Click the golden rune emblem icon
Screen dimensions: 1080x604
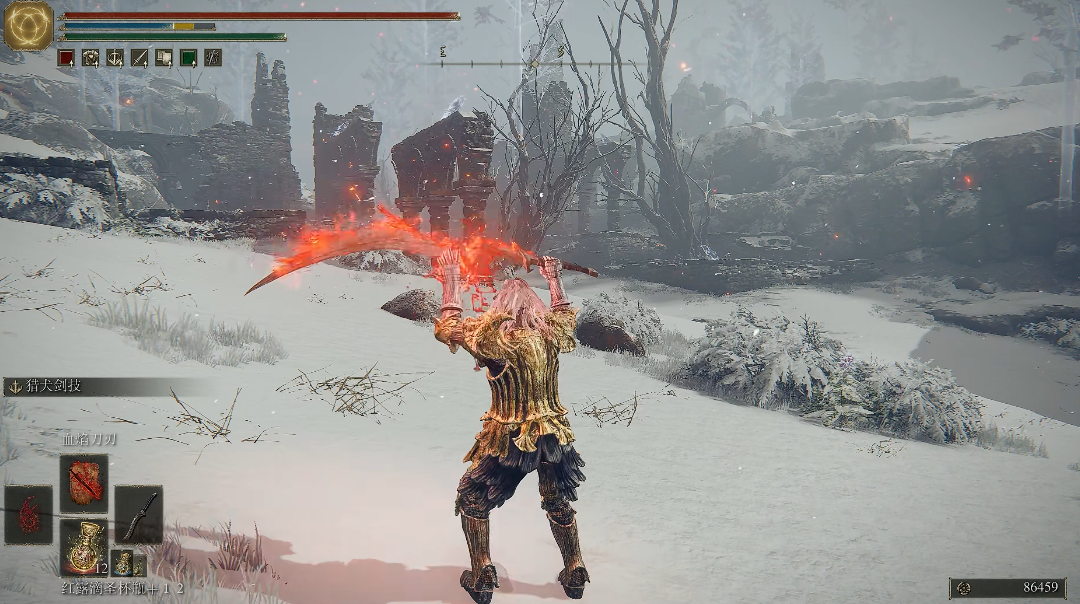(28, 26)
